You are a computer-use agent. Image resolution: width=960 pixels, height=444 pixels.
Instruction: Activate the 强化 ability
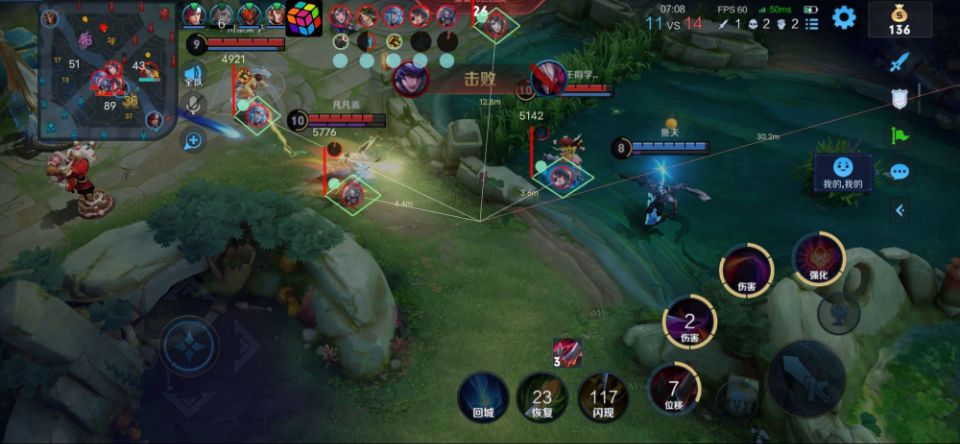pos(818,260)
